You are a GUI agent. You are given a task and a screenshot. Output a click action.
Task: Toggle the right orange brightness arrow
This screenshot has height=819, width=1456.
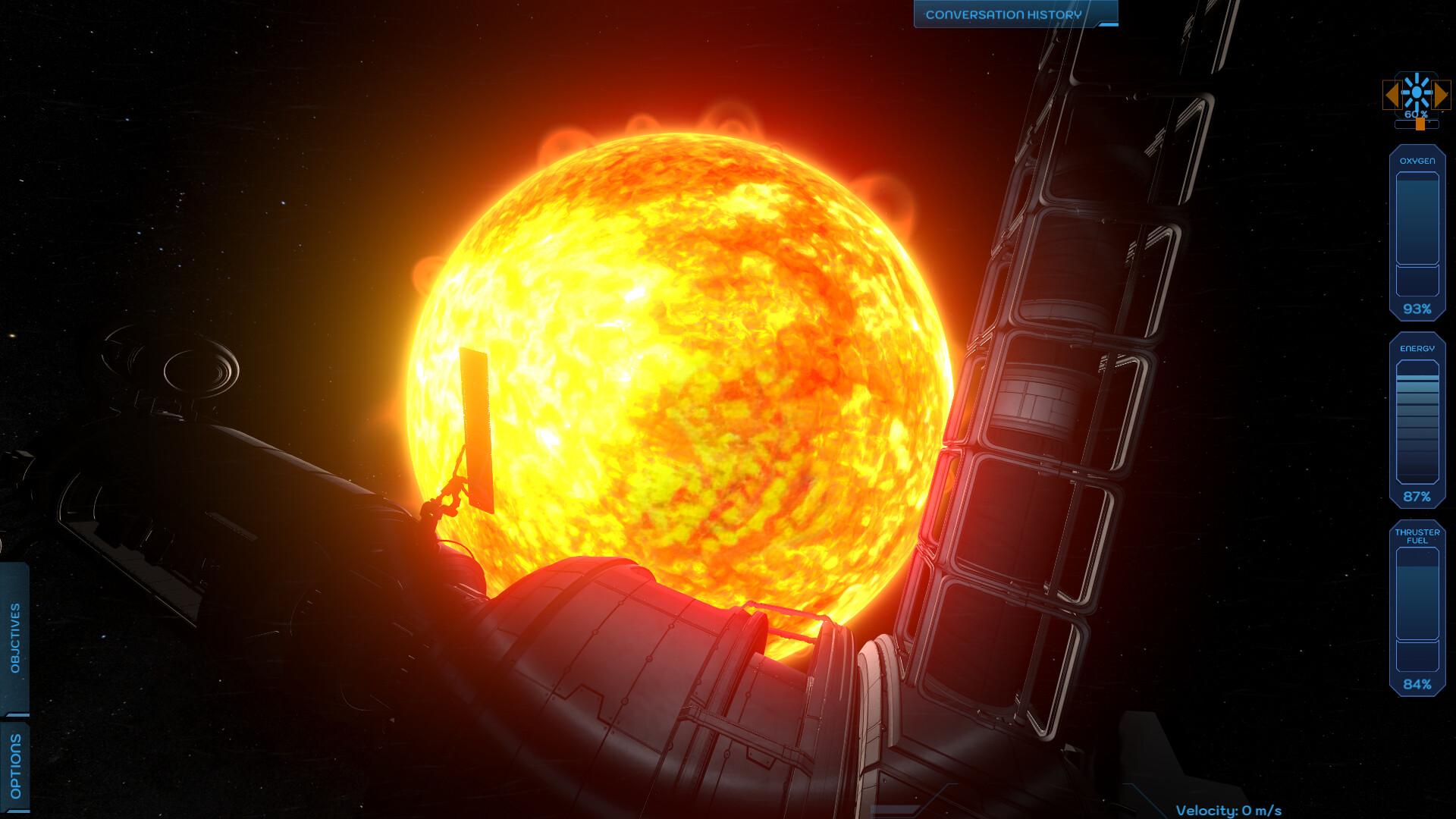pyautogui.click(x=1441, y=93)
